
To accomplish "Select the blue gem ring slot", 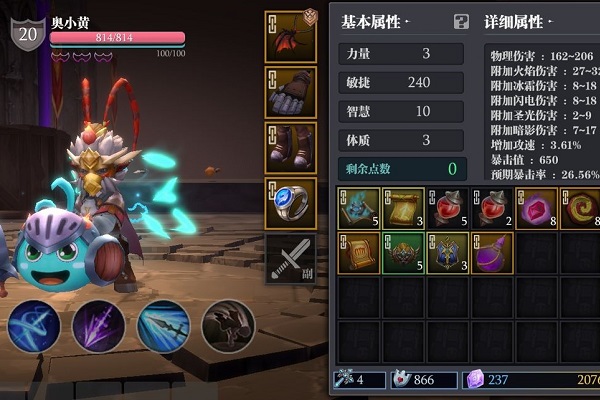I will 290,202.
